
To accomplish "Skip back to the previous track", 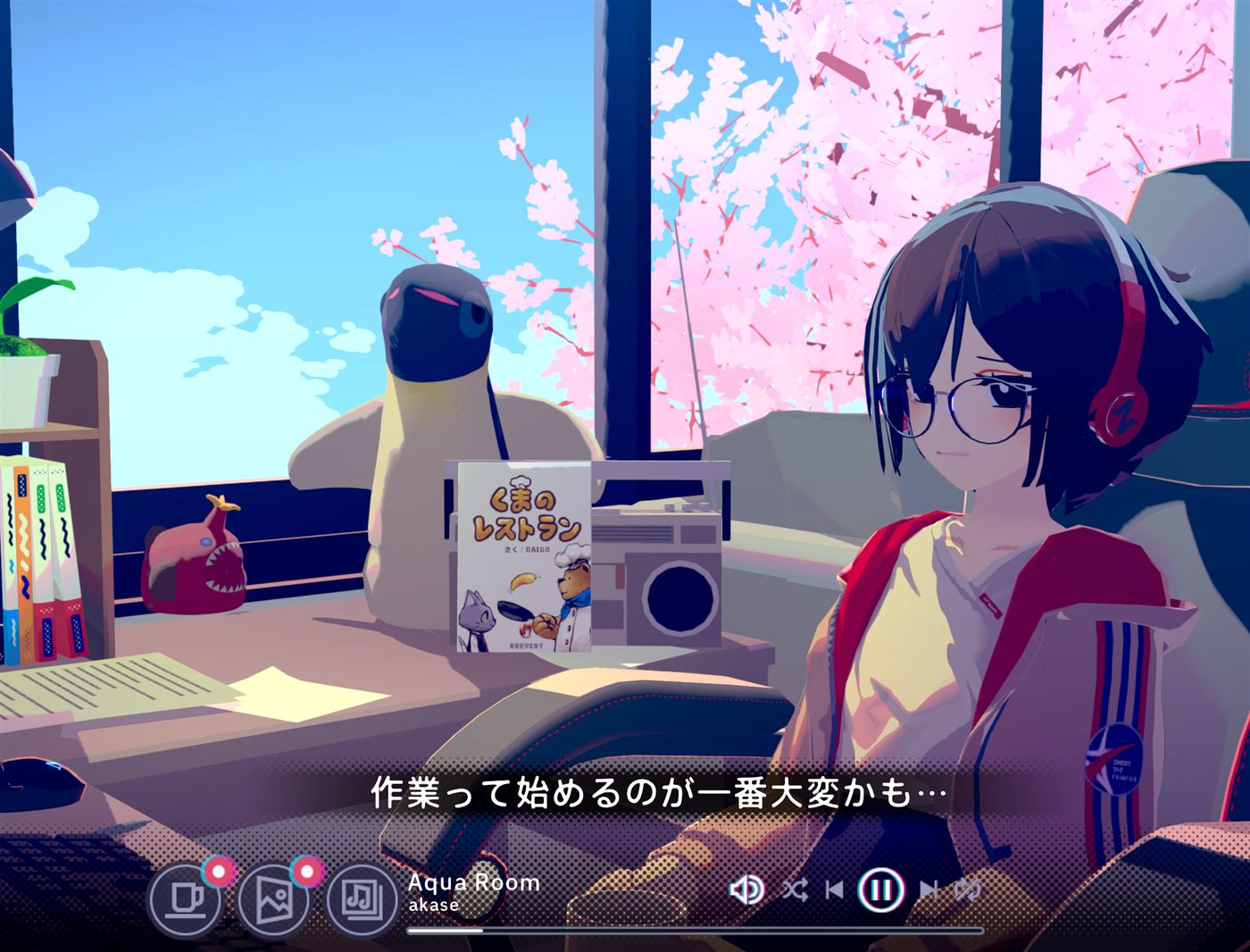I will pyautogui.click(x=835, y=889).
